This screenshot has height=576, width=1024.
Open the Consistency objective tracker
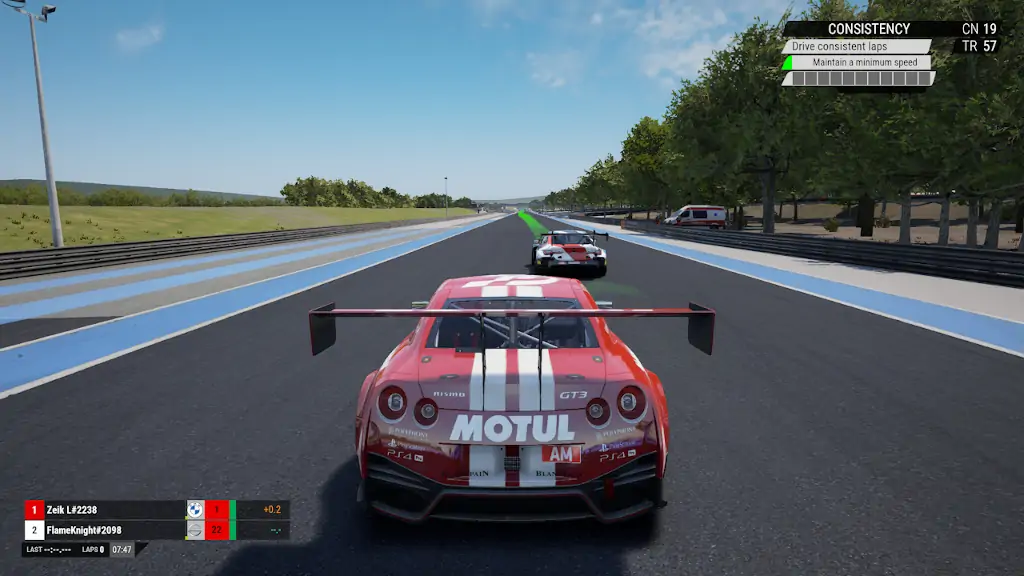[868, 29]
